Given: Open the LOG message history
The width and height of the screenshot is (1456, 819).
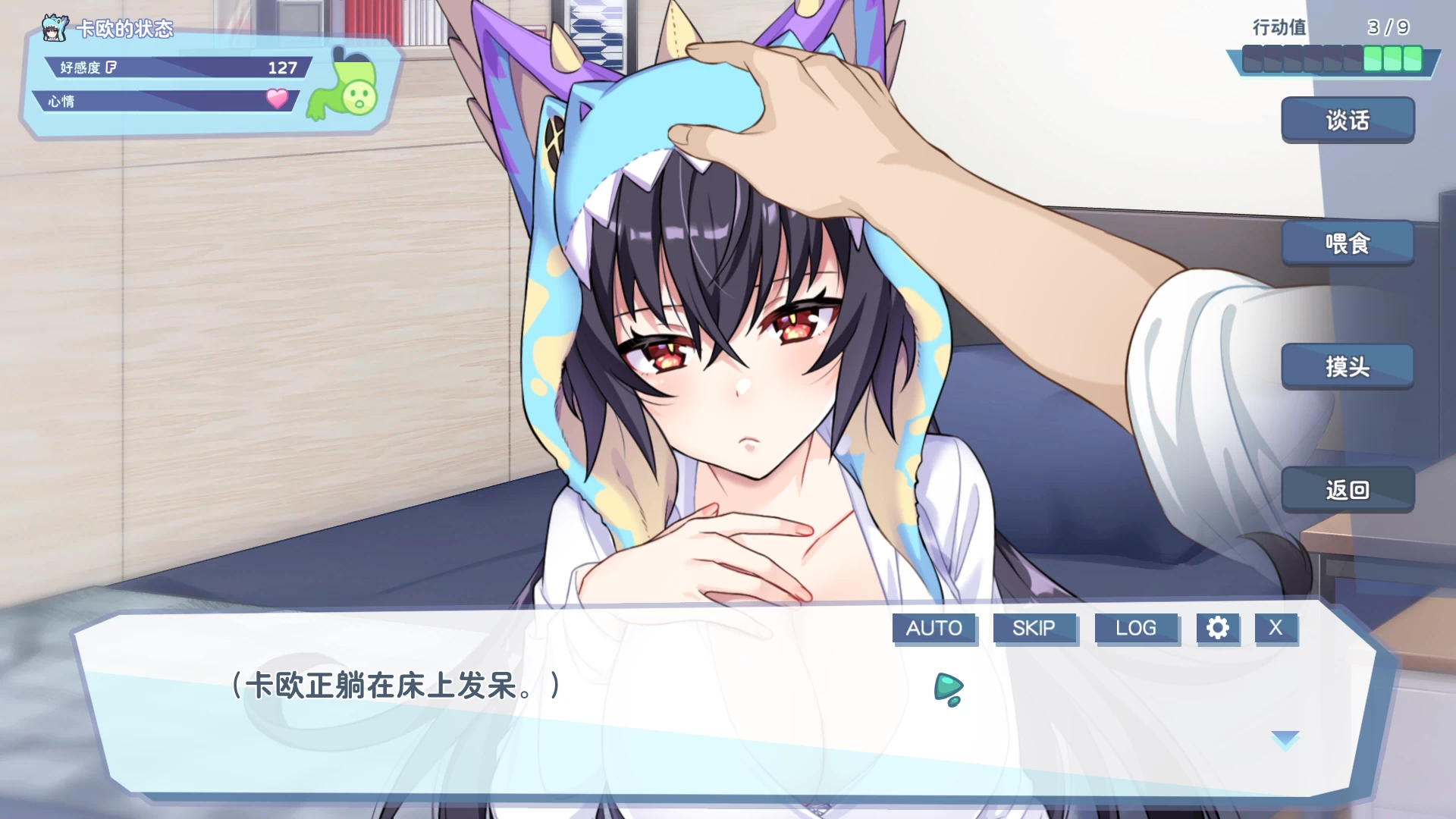Looking at the screenshot, I should tap(1137, 628).
